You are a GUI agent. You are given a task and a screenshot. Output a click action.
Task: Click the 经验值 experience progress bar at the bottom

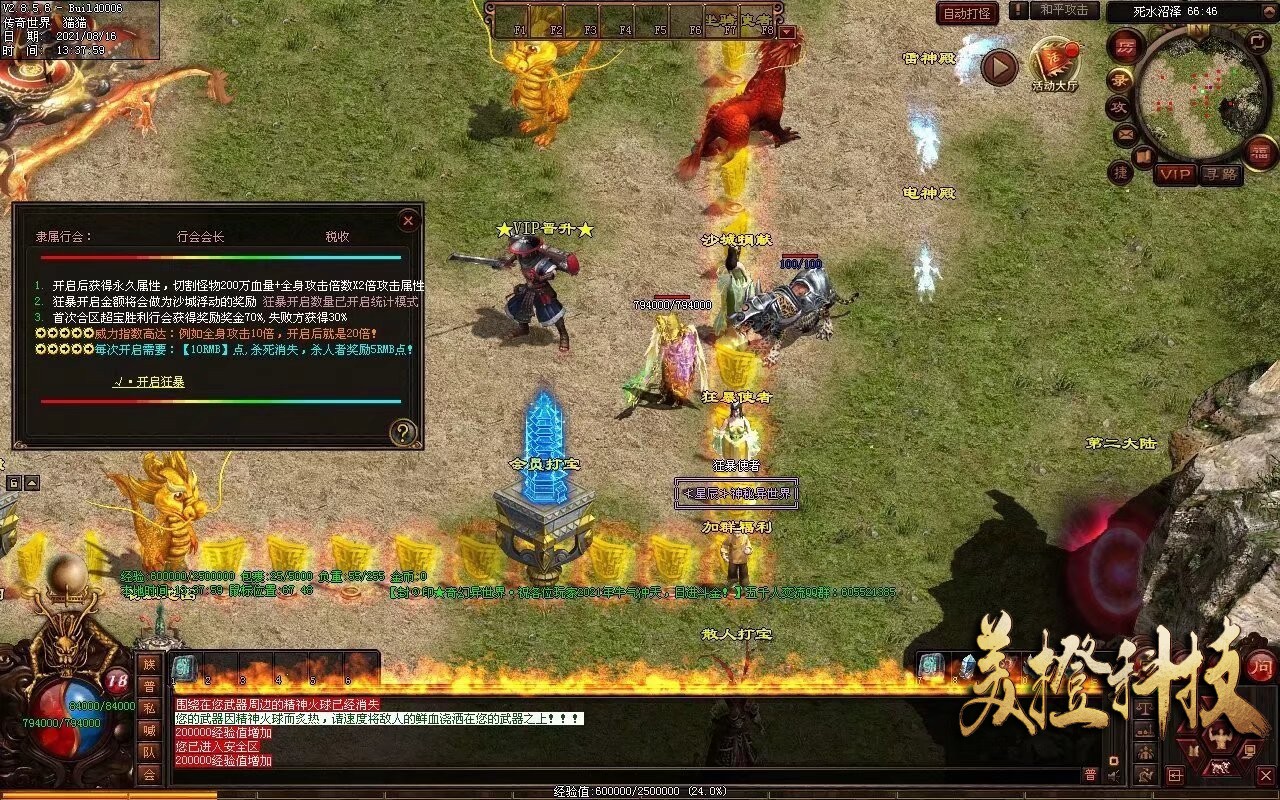pyautogui.click(x=640, y=791)
